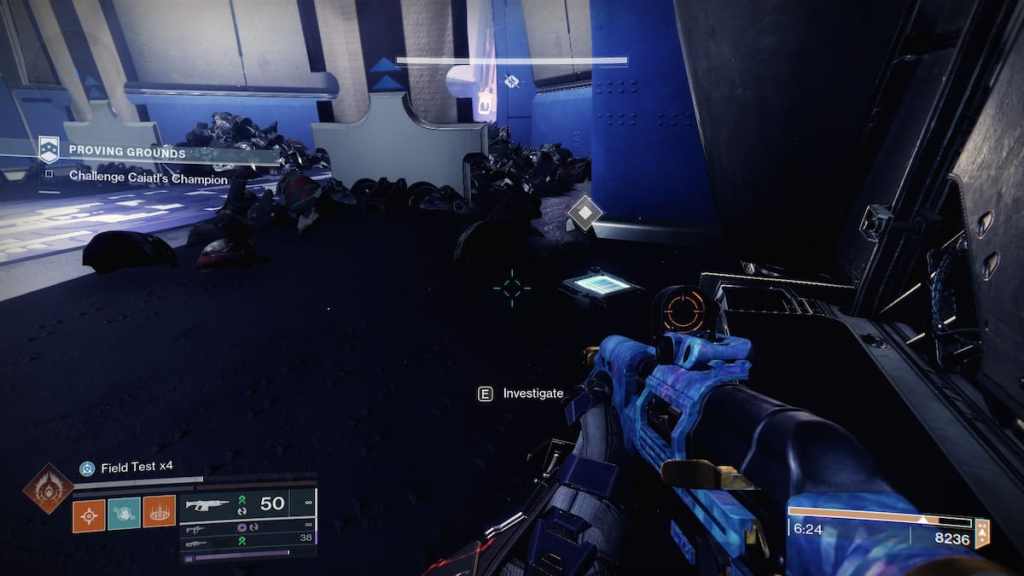Screen dimensions: 1024x576
Task: Select the objective marker above the doorway
Action: [511, 81]
